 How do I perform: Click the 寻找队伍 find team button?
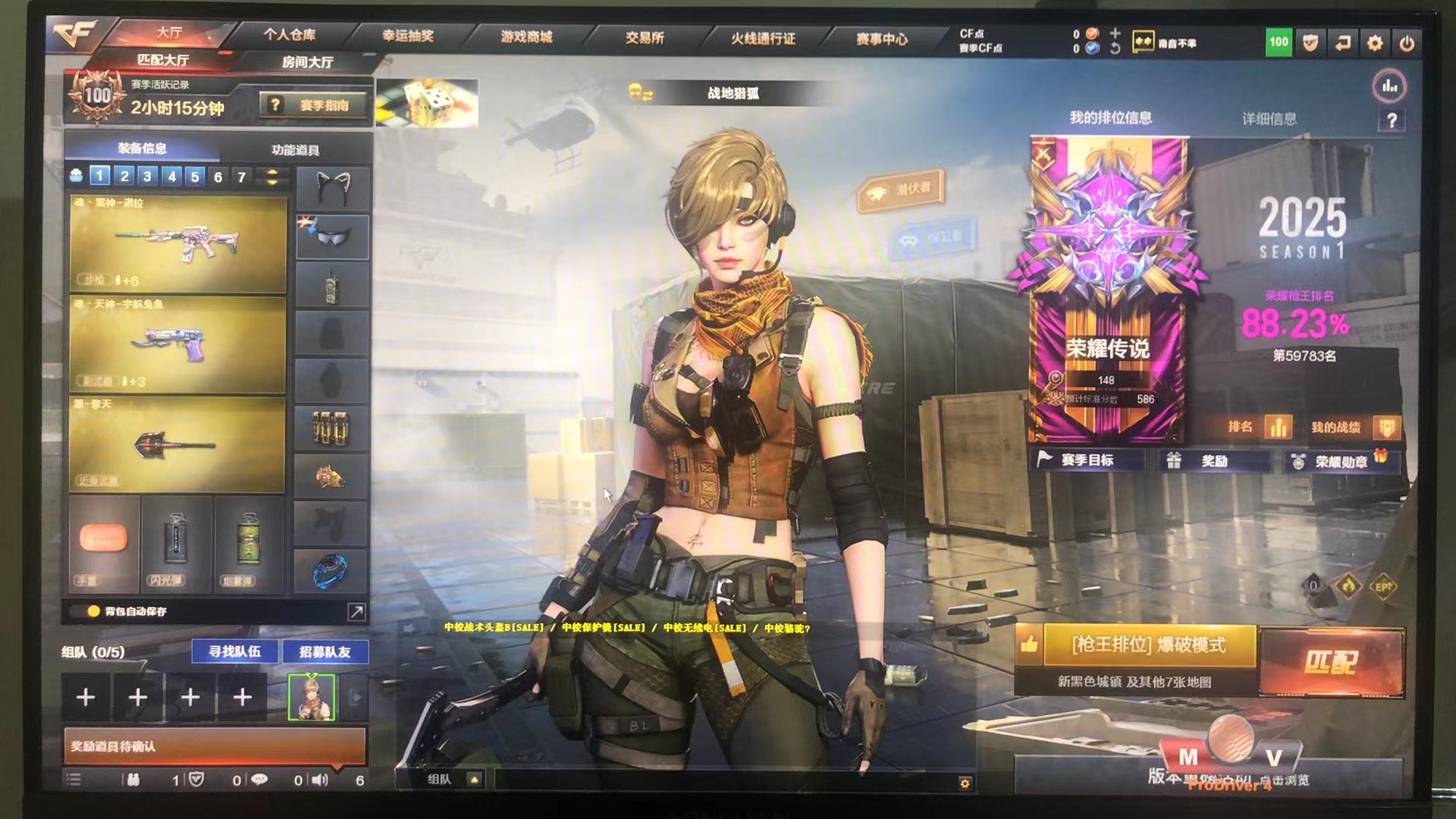click(x=234, y=651)
